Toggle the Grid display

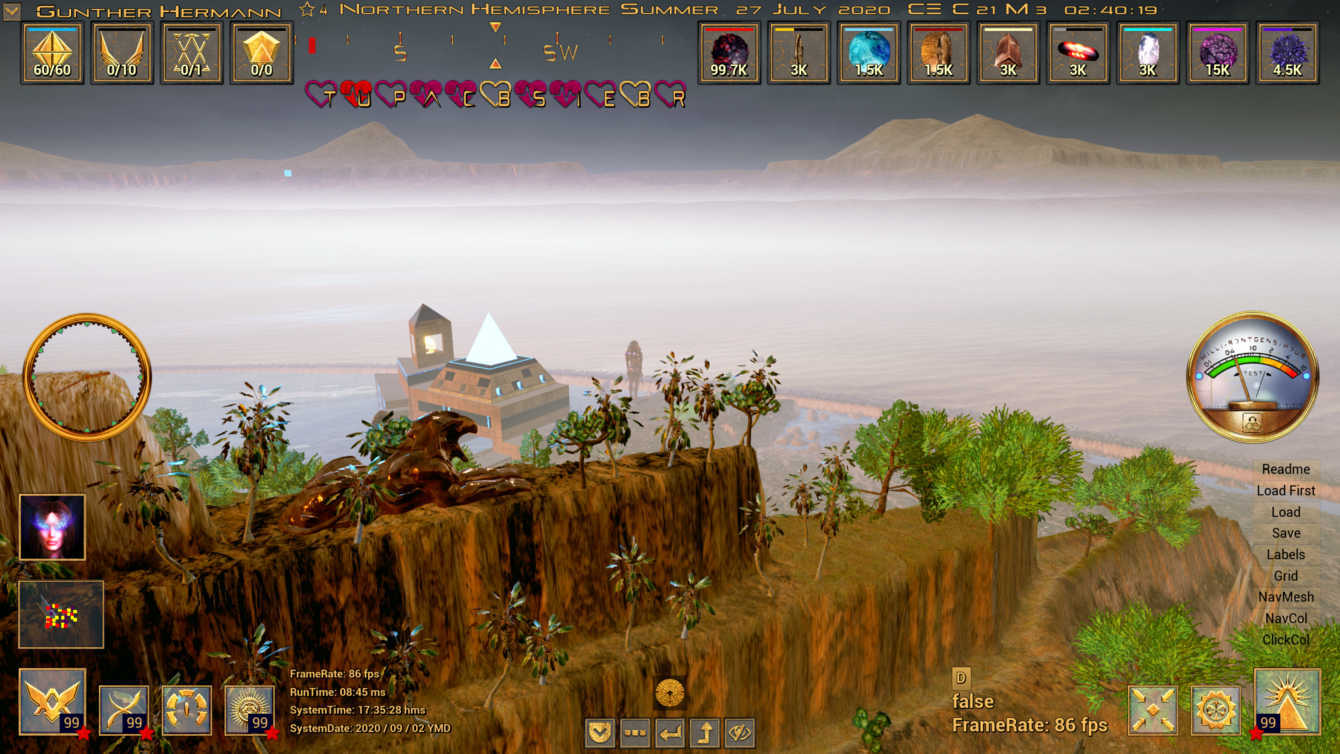tap(1285, 576)
